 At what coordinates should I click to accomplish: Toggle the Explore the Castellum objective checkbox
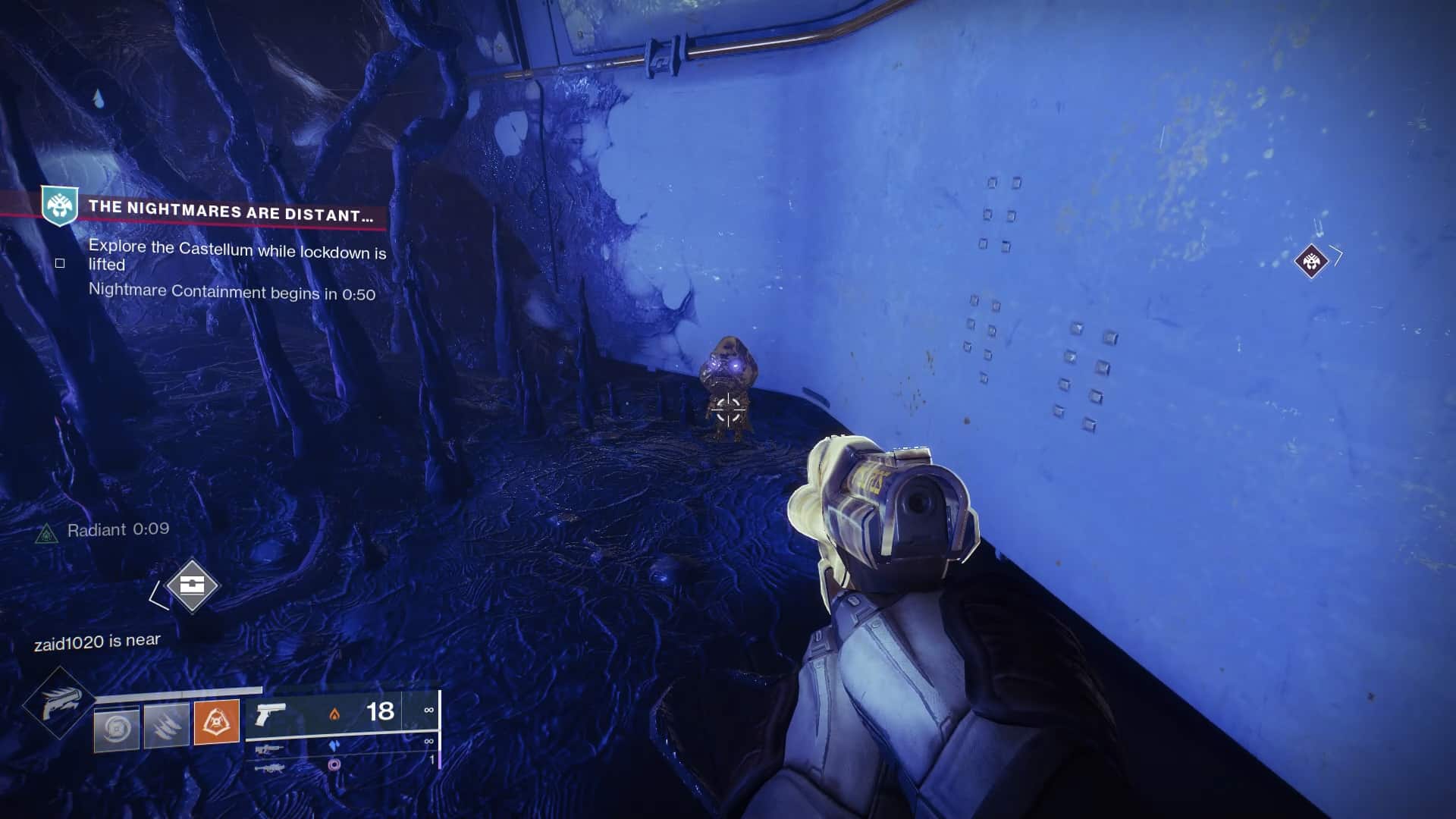coord(59,262)
